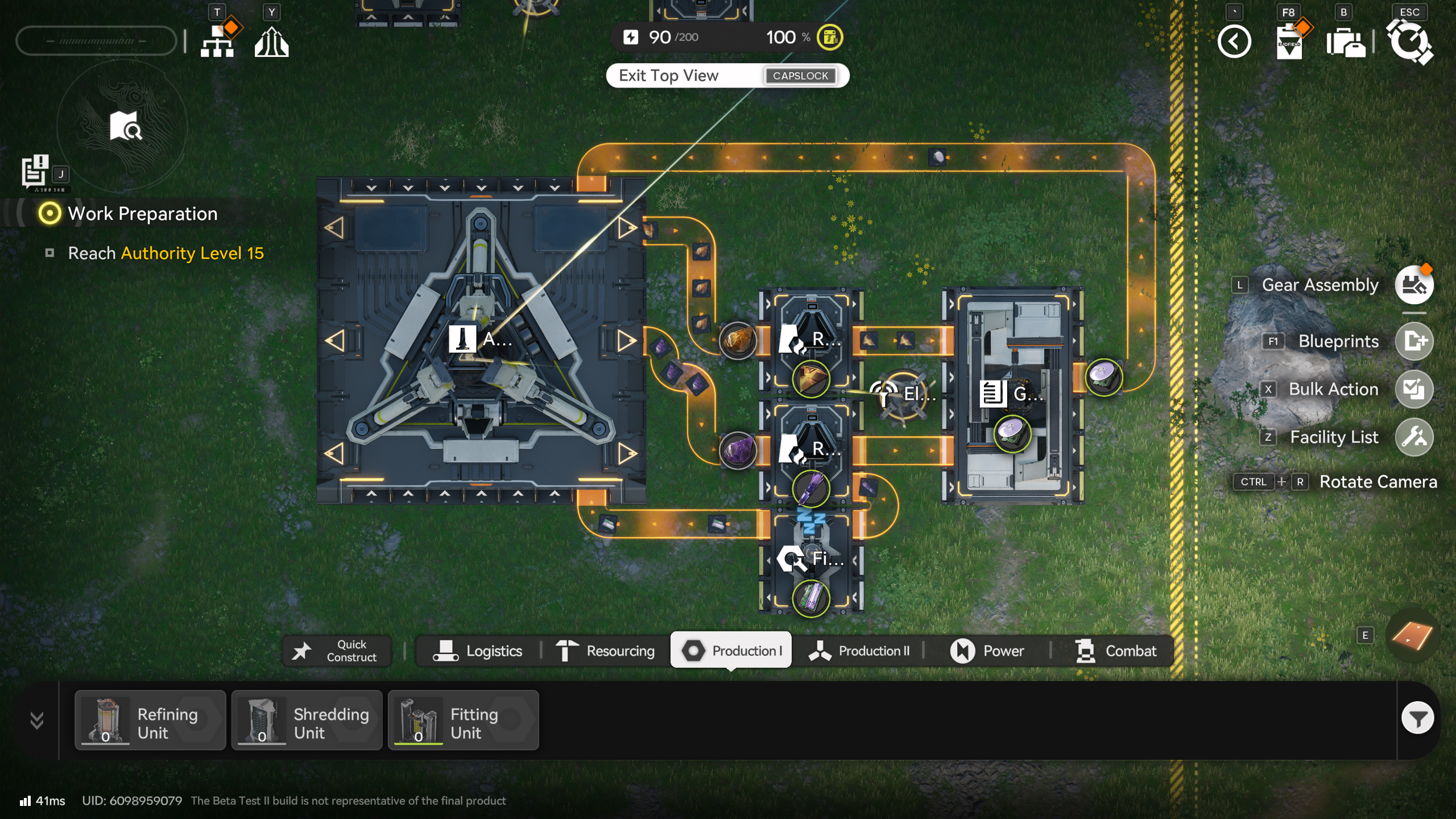
Task: Activate Bulk Action mode
Action: coord(1414,390)
